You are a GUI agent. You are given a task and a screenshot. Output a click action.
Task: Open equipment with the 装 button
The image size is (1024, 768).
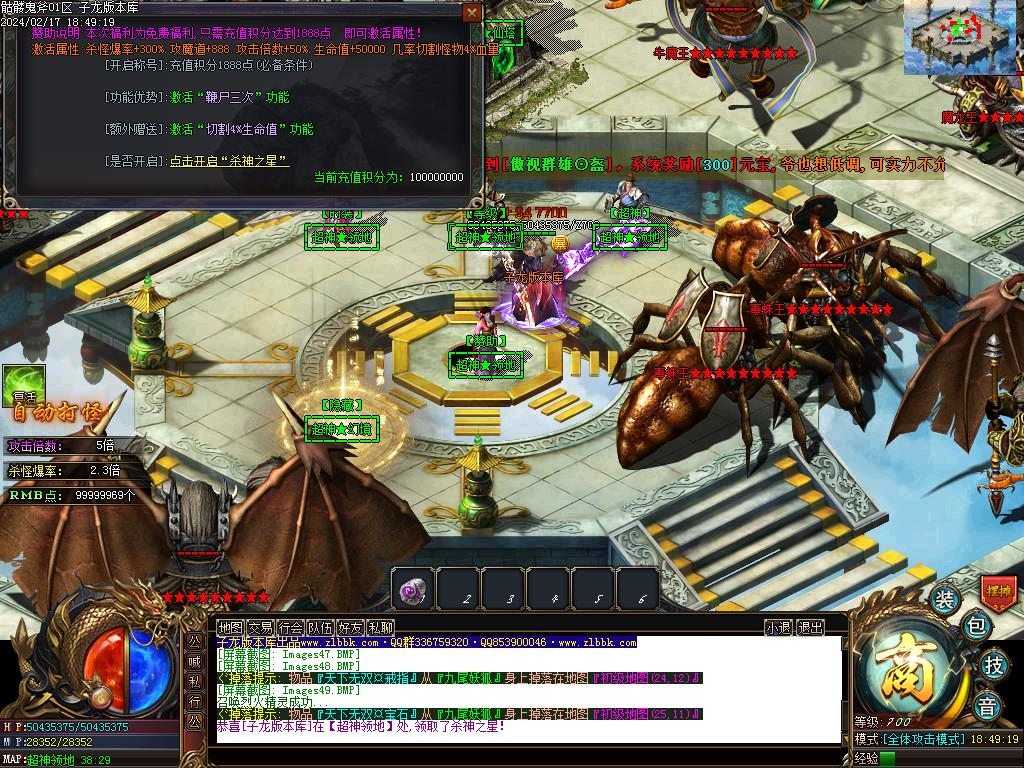click(944, 600)
